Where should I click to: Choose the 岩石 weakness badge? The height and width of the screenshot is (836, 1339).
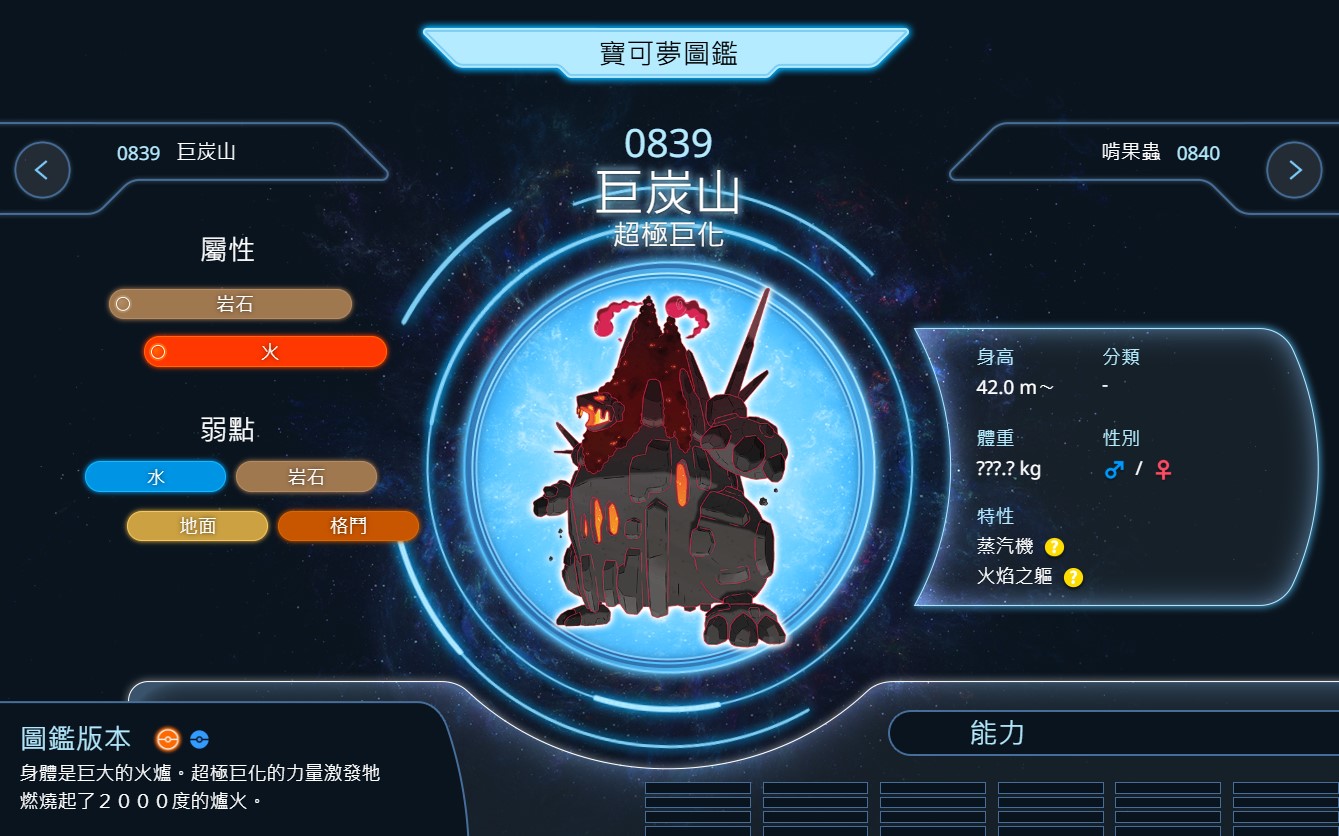(306, 477)
